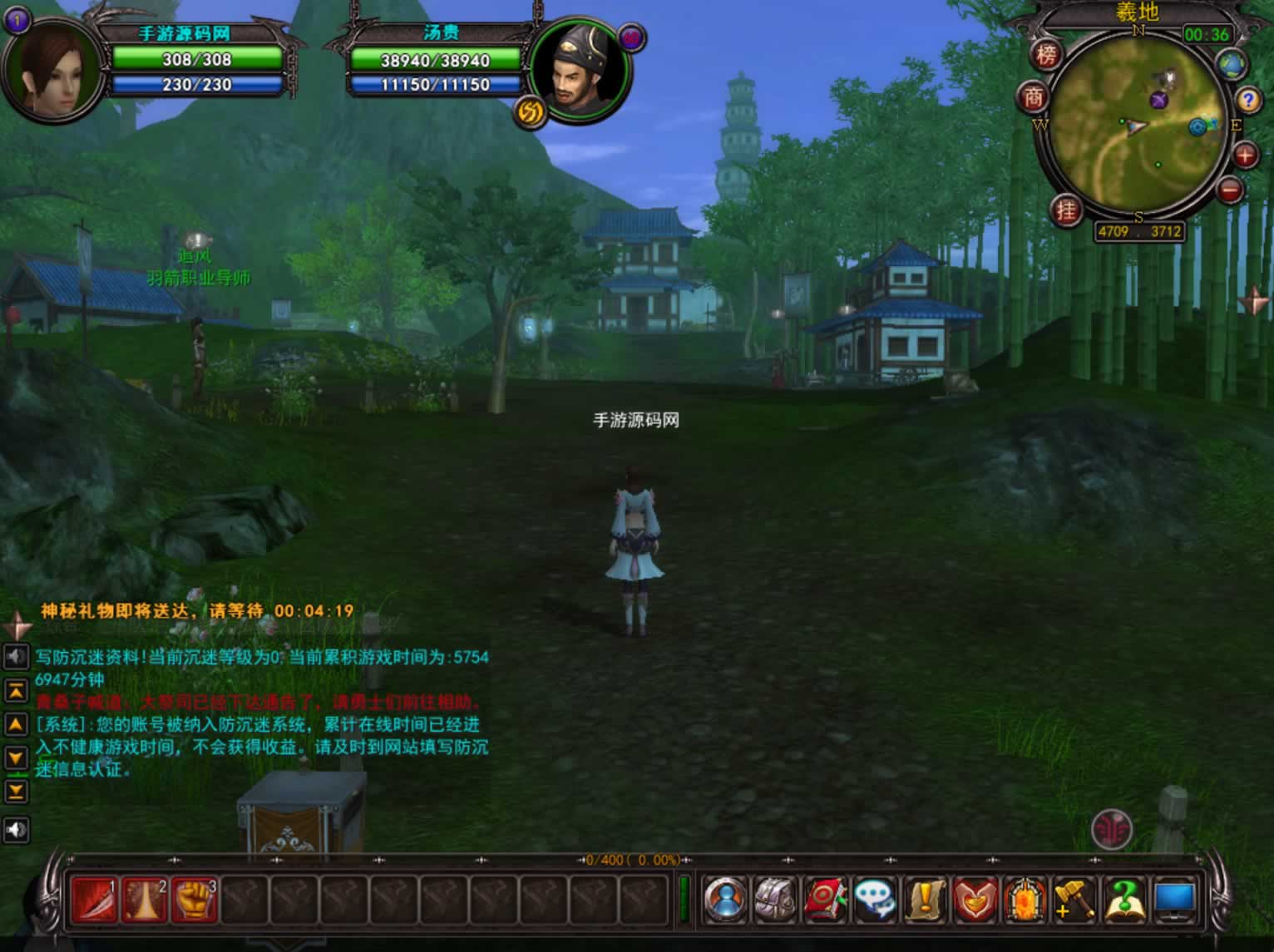The width and height of the screenshot is (1274, 952).
Task: Open the gold ingot heart icon
Action: point(975,900)
